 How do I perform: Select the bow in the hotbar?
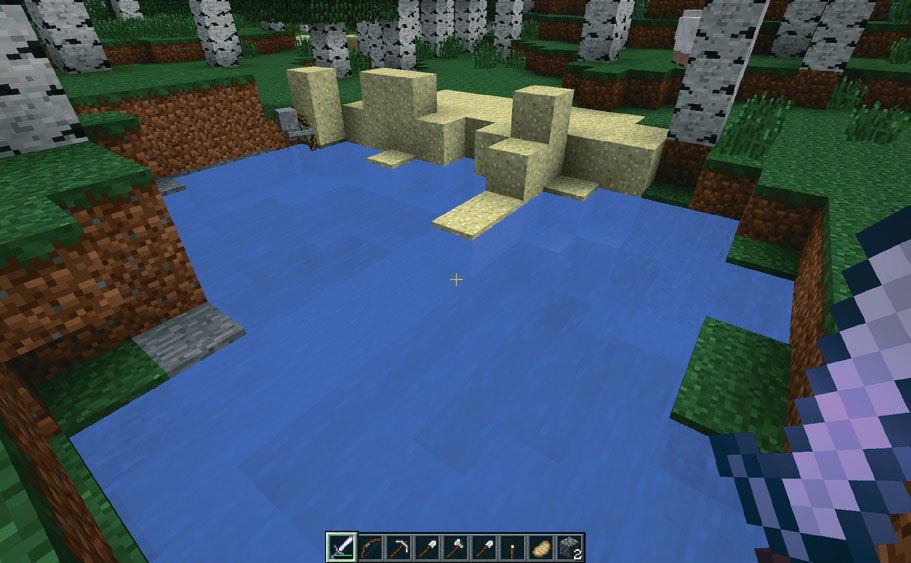(x=370, y=547)
